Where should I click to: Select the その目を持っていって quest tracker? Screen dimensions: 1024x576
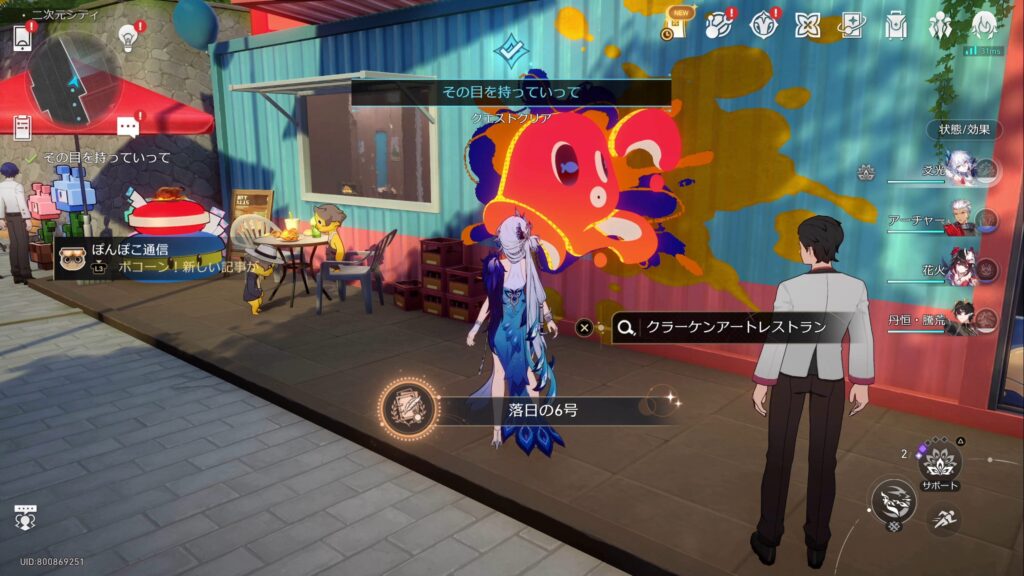click(x=98, y=158)
